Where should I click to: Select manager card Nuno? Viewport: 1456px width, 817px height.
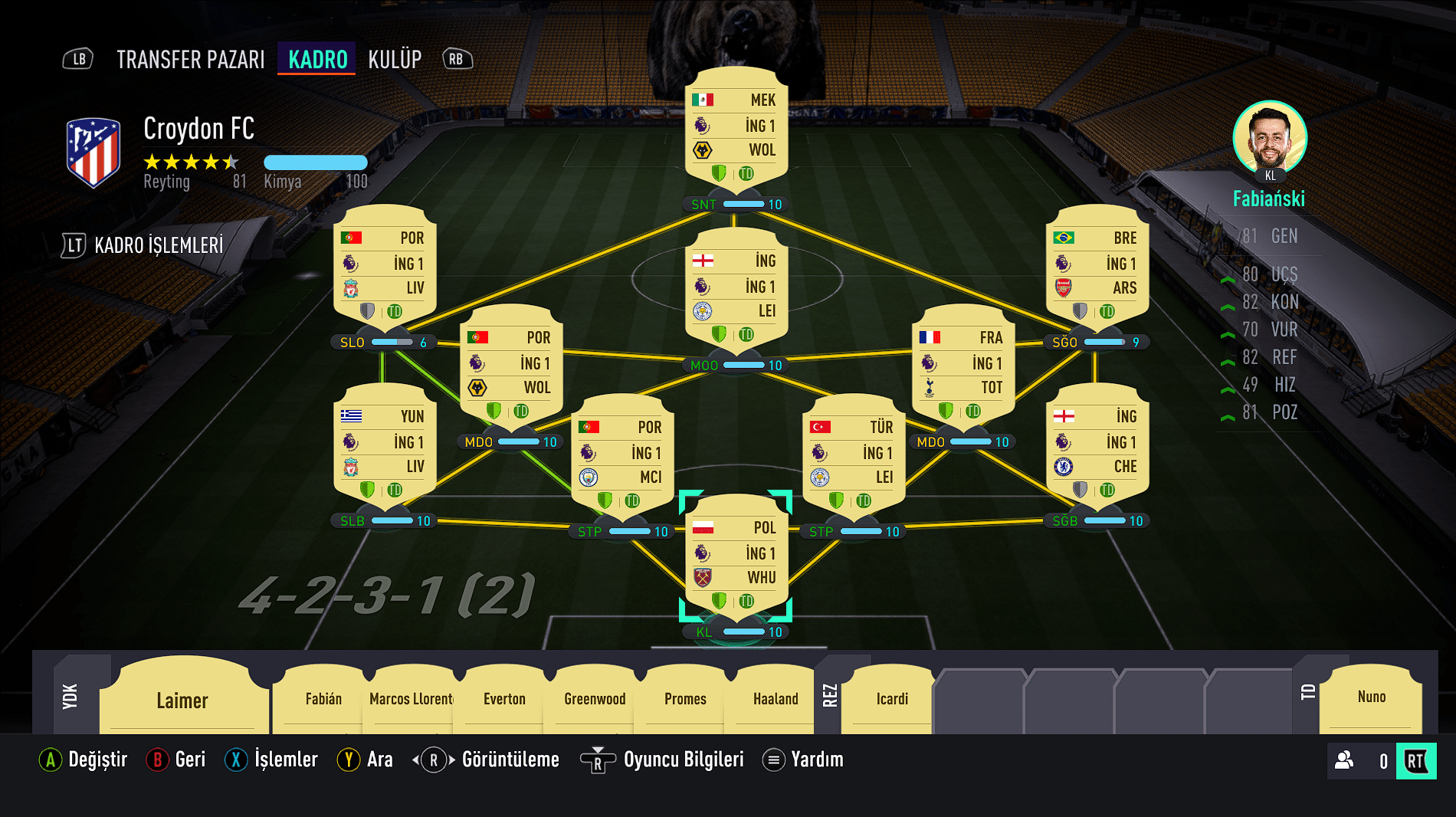tap(1371, 697)
